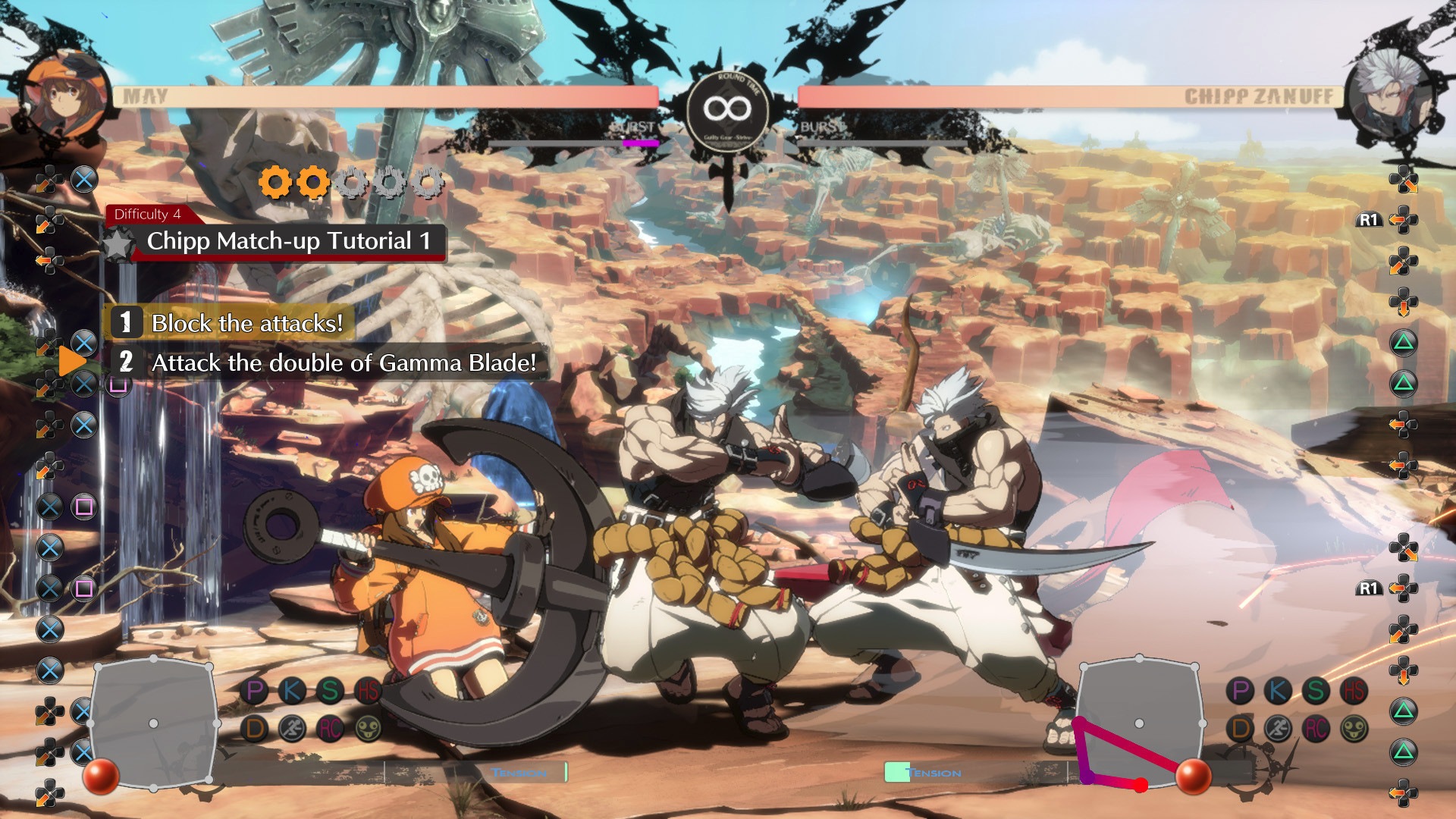
Task: Click the joystick display on Chipp's side
Action: (1139, 723)
